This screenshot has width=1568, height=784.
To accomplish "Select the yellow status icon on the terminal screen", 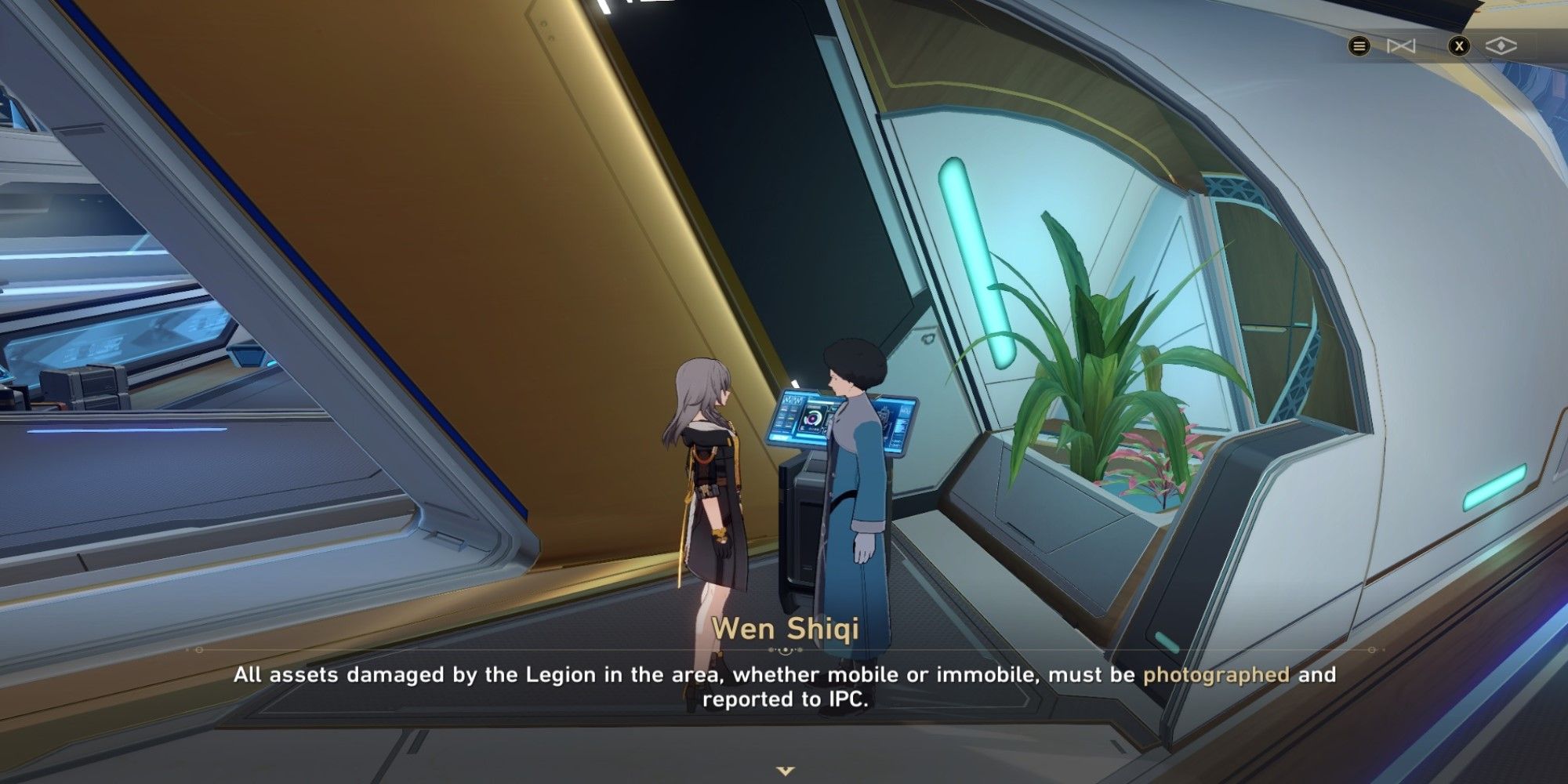I will [x=790, y=418].
